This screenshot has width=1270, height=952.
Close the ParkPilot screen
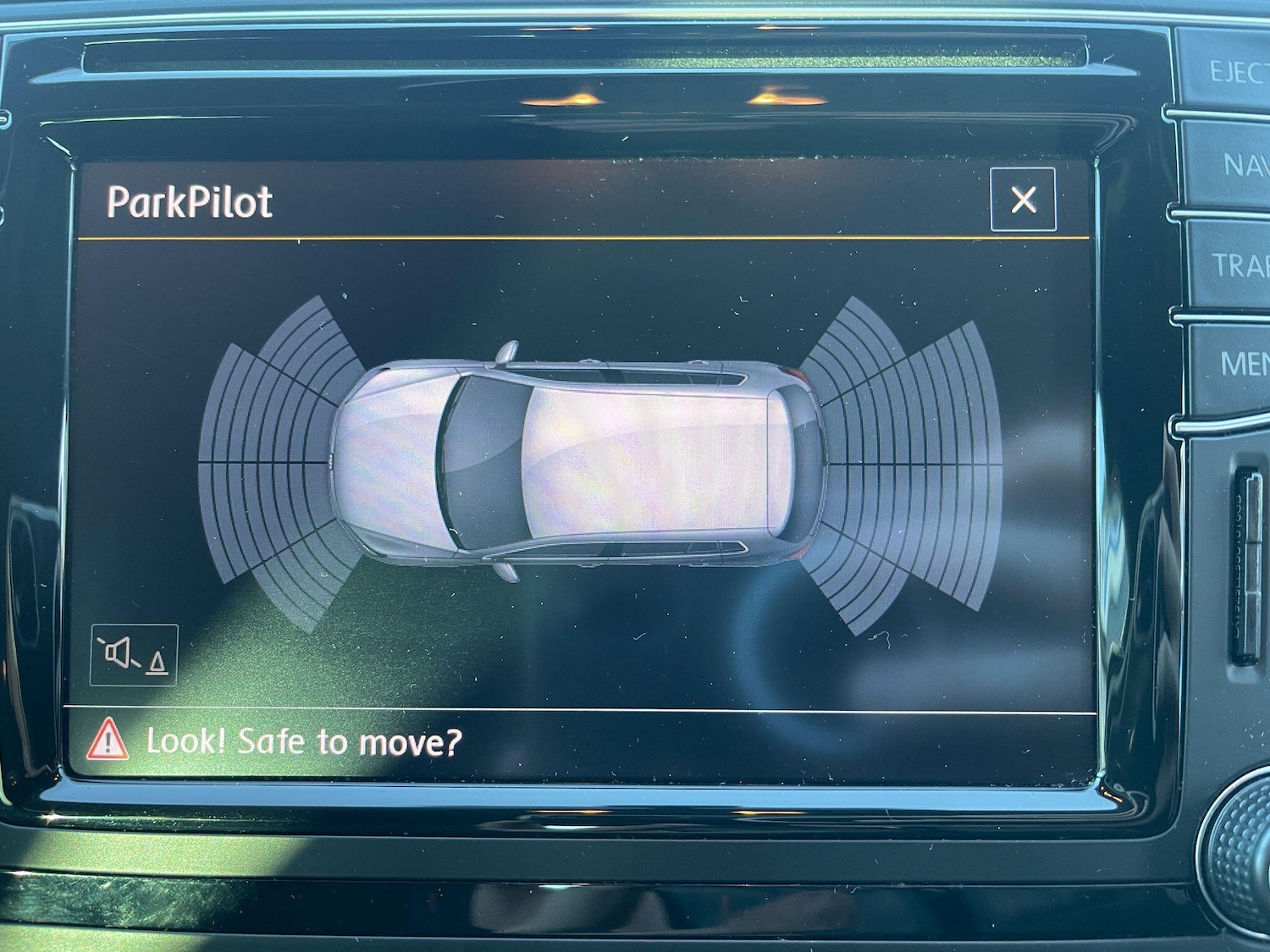(x=1023, y=200)
